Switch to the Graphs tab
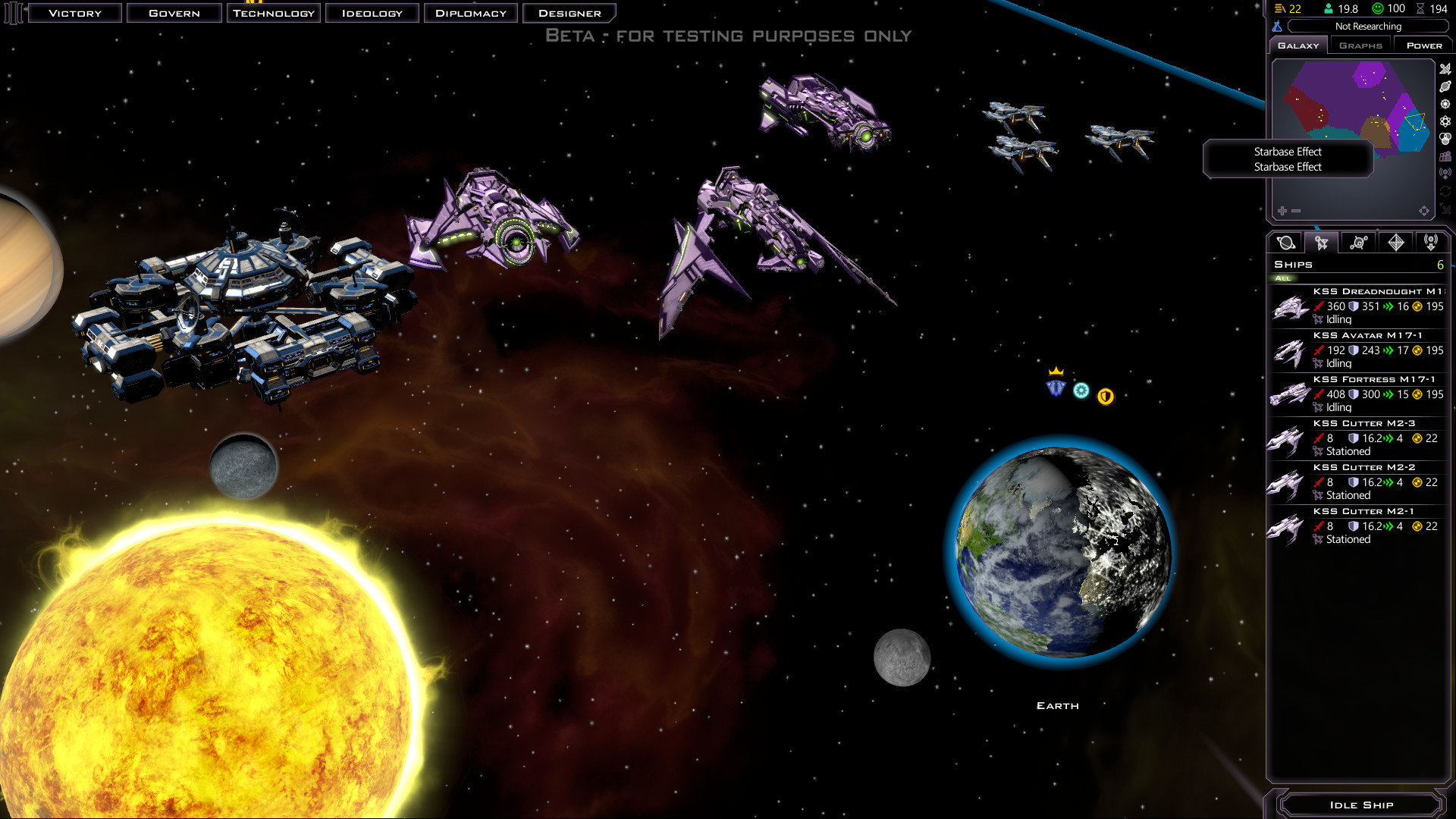Image resolution: width=1456 pixels, height=819 pixels. (x=1360, y=45)
